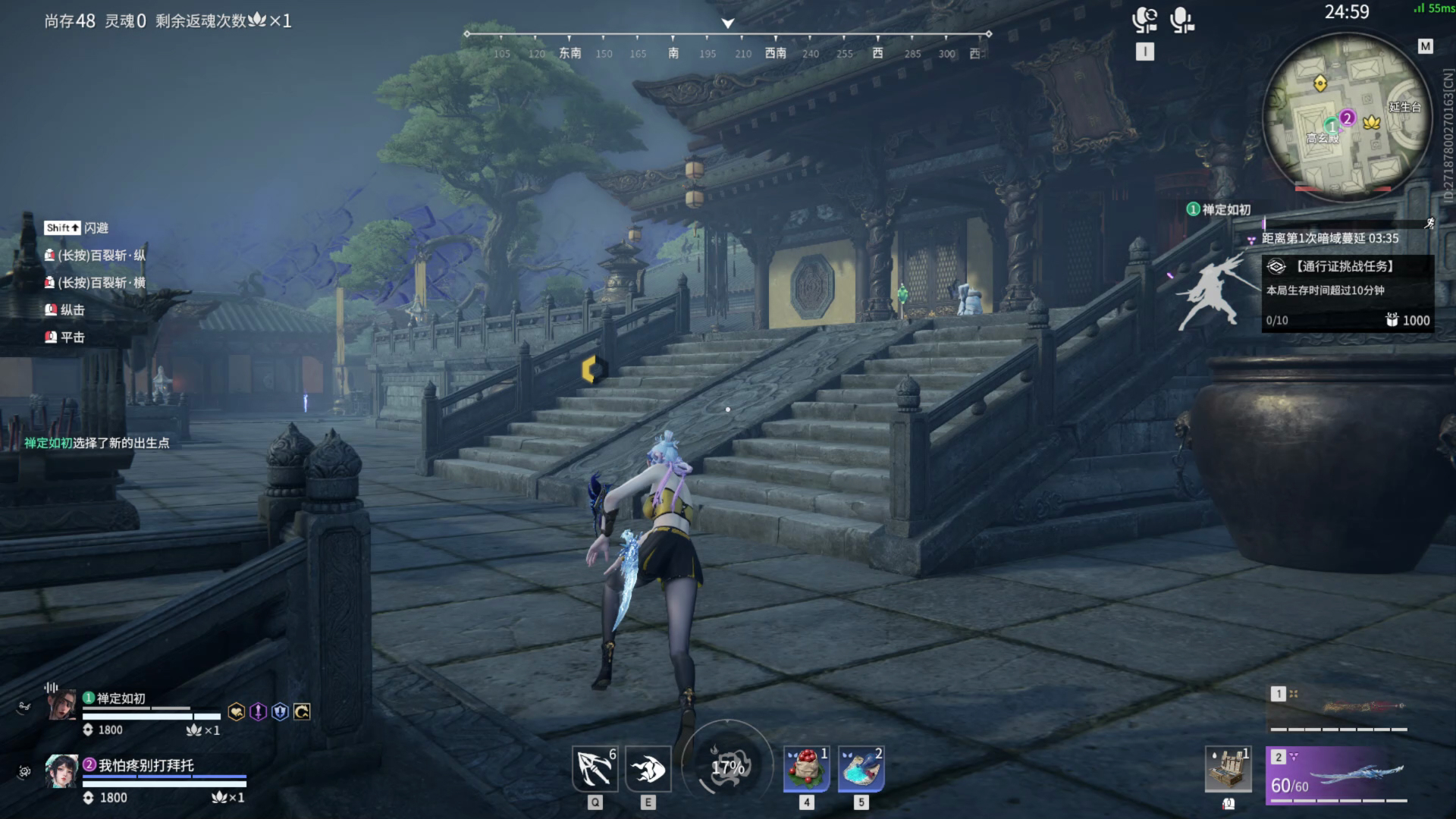The height and width of the screenshot is (819, 1456).
Task: Use the red berry bag item slot
Action: click(806, 768)
